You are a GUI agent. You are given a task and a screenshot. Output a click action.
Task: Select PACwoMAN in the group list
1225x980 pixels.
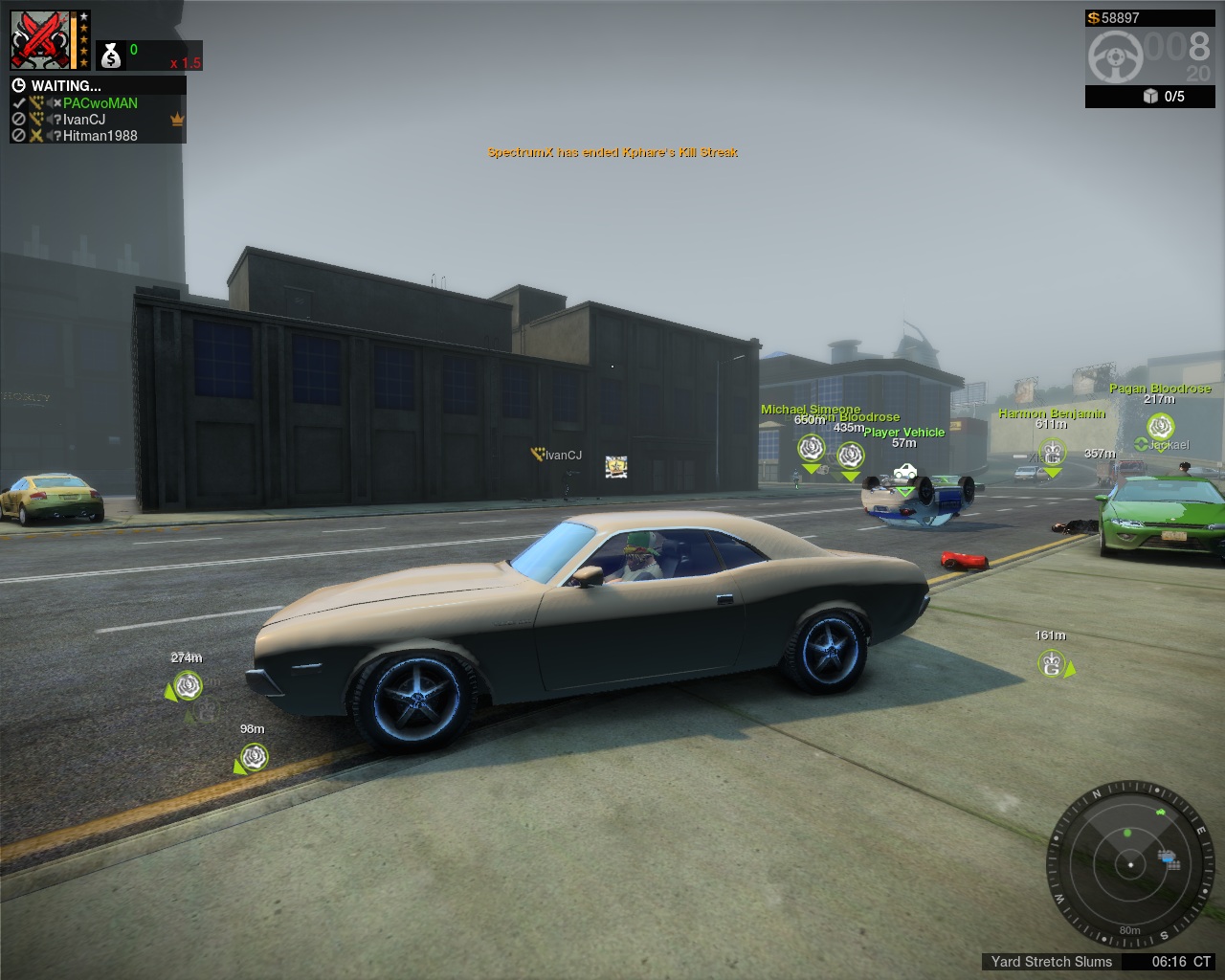[100, 103]
